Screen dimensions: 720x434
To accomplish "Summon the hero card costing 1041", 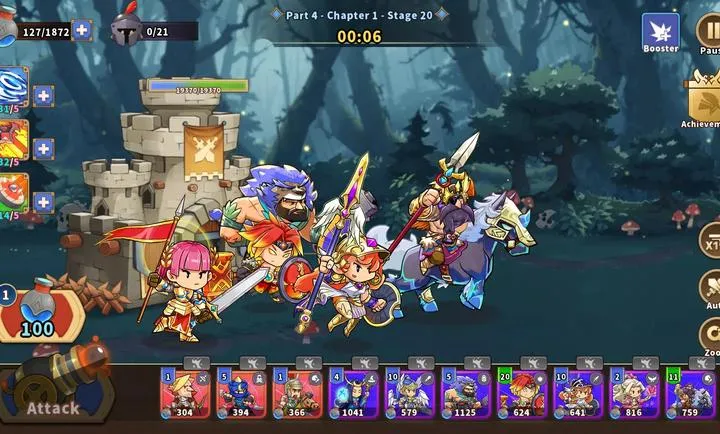I will point(353,393).
